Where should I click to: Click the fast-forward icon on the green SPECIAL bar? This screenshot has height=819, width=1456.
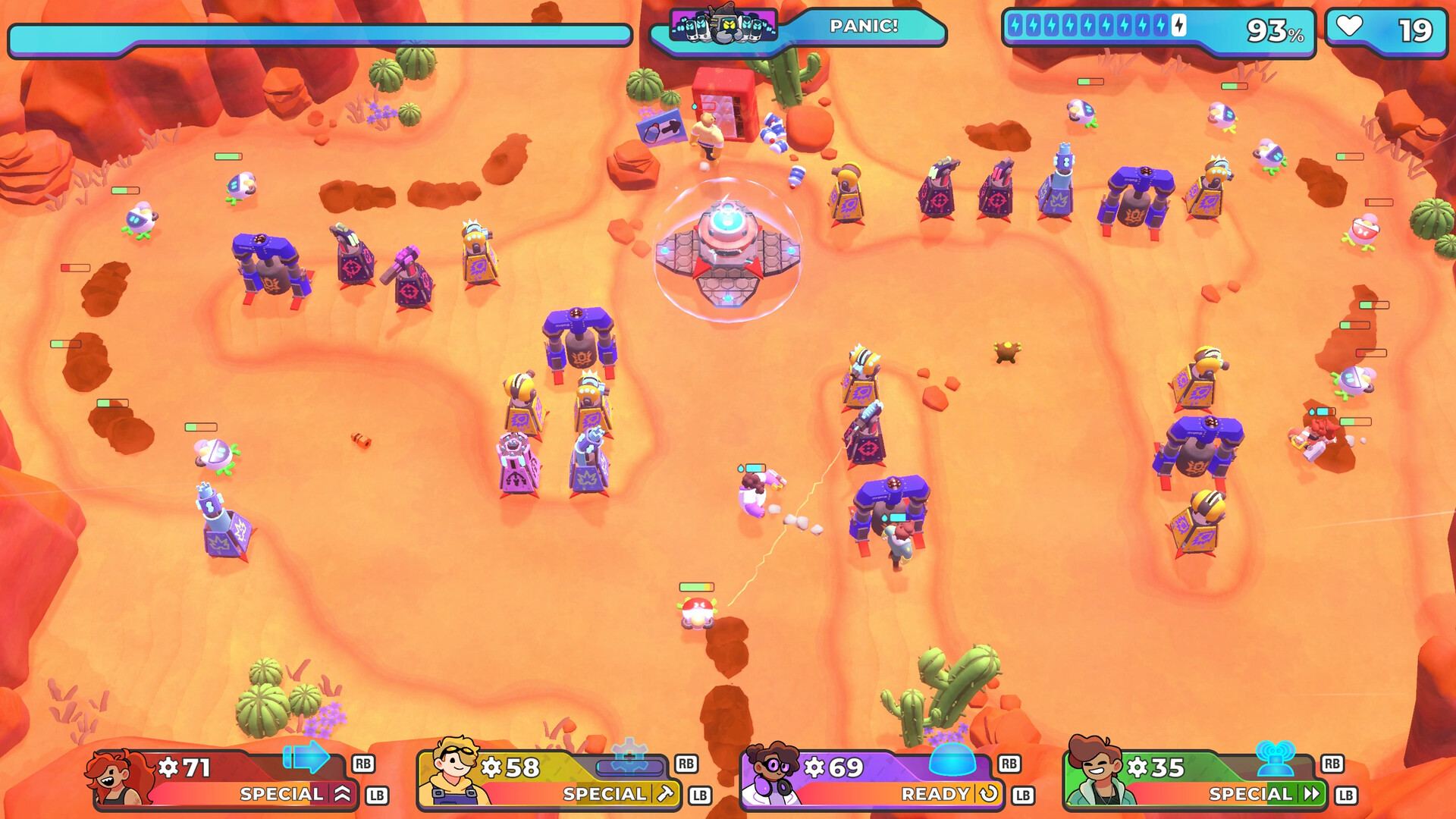coord(1312,793)
